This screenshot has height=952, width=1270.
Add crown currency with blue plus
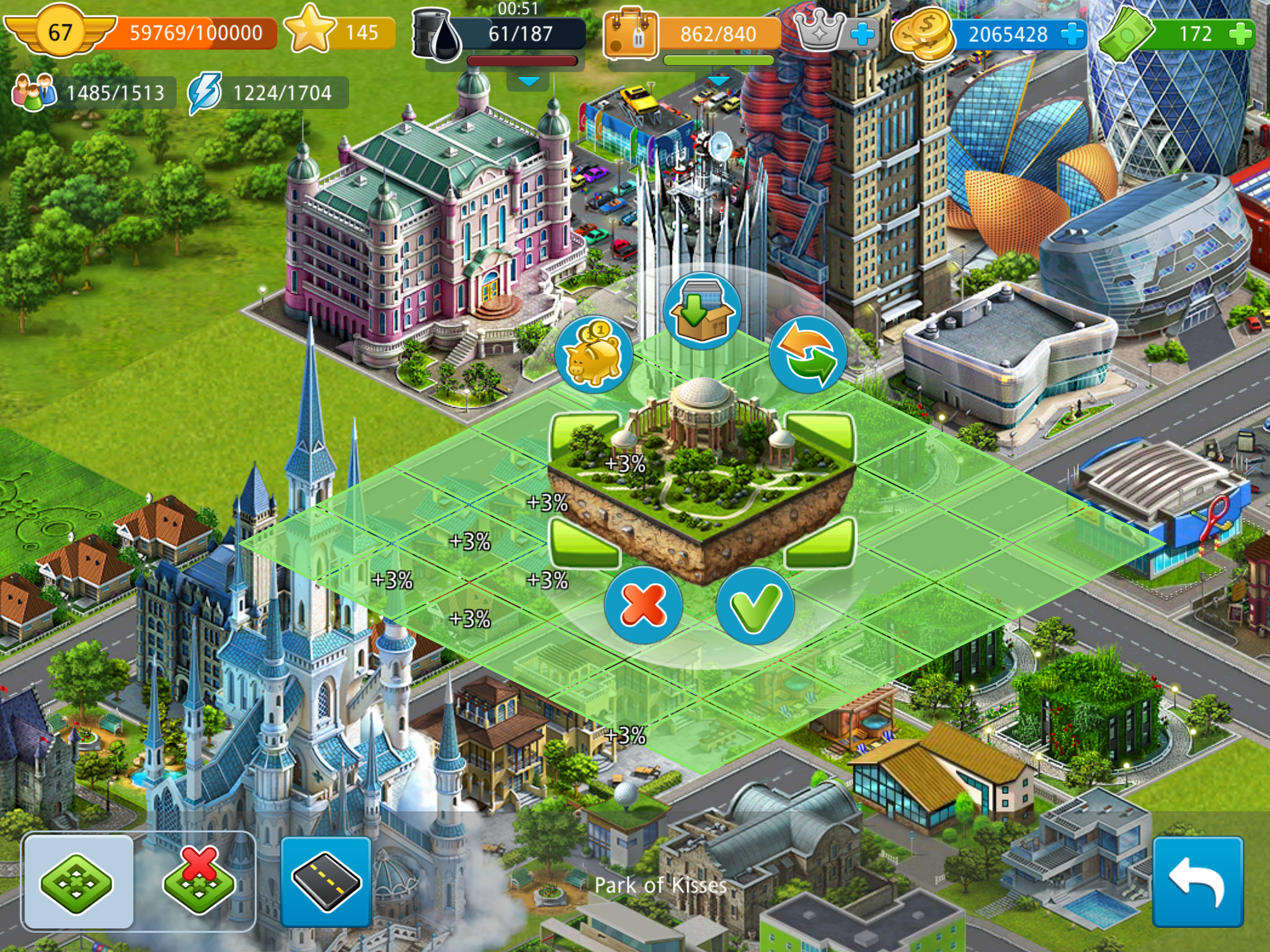pyautogui.click(x=862, y=33)
